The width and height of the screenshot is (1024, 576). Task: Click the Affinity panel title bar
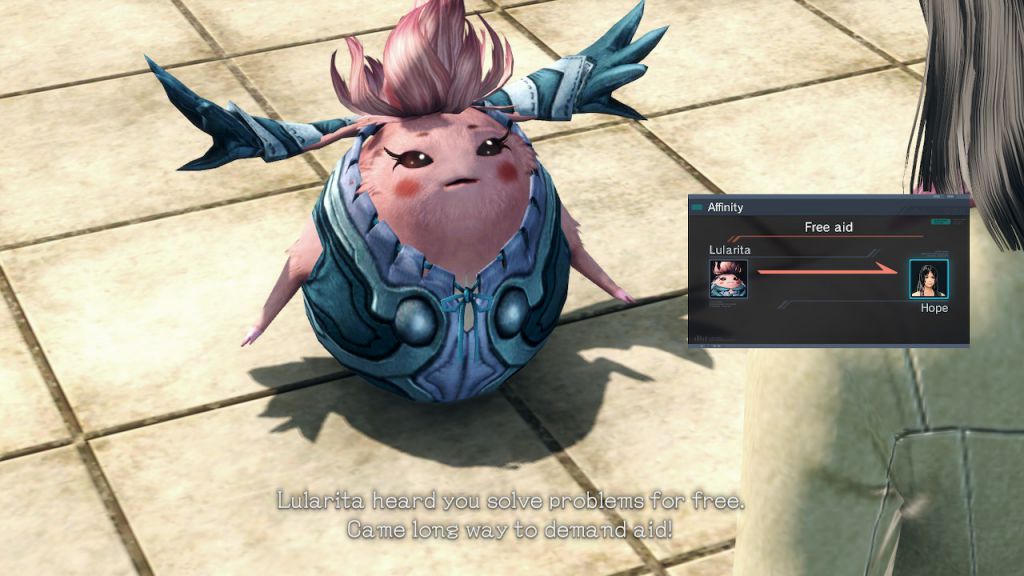(828, 207)
